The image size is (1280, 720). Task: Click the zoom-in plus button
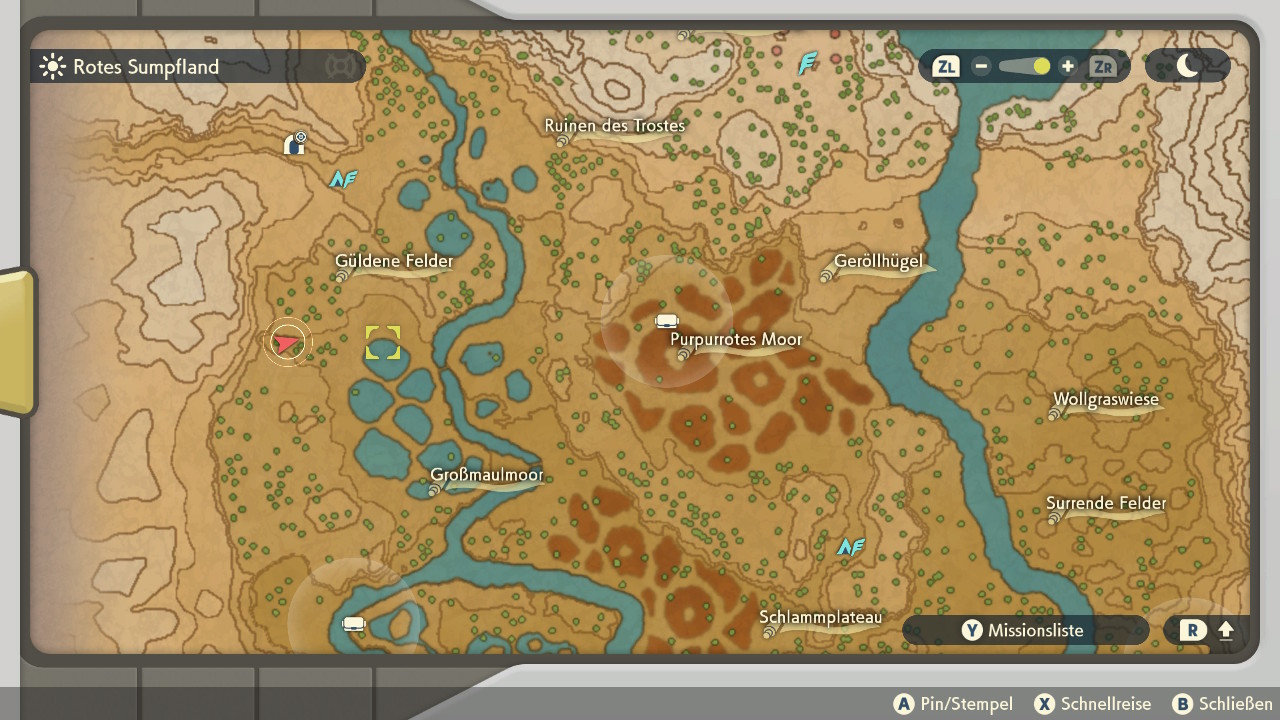(x=1067, y=67)
